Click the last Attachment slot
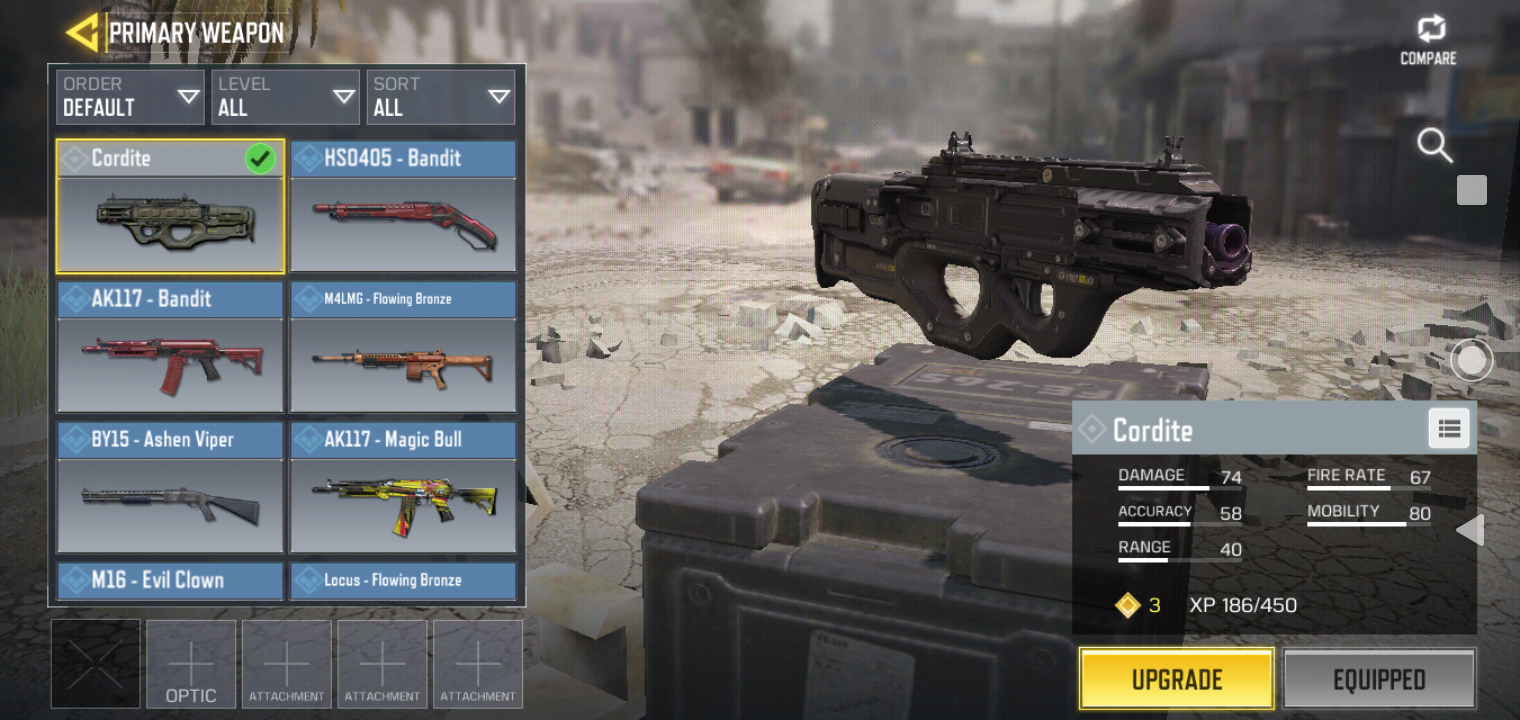Image resolution: width=1520 pixels, height=720 pixels. tap(477, 663)
